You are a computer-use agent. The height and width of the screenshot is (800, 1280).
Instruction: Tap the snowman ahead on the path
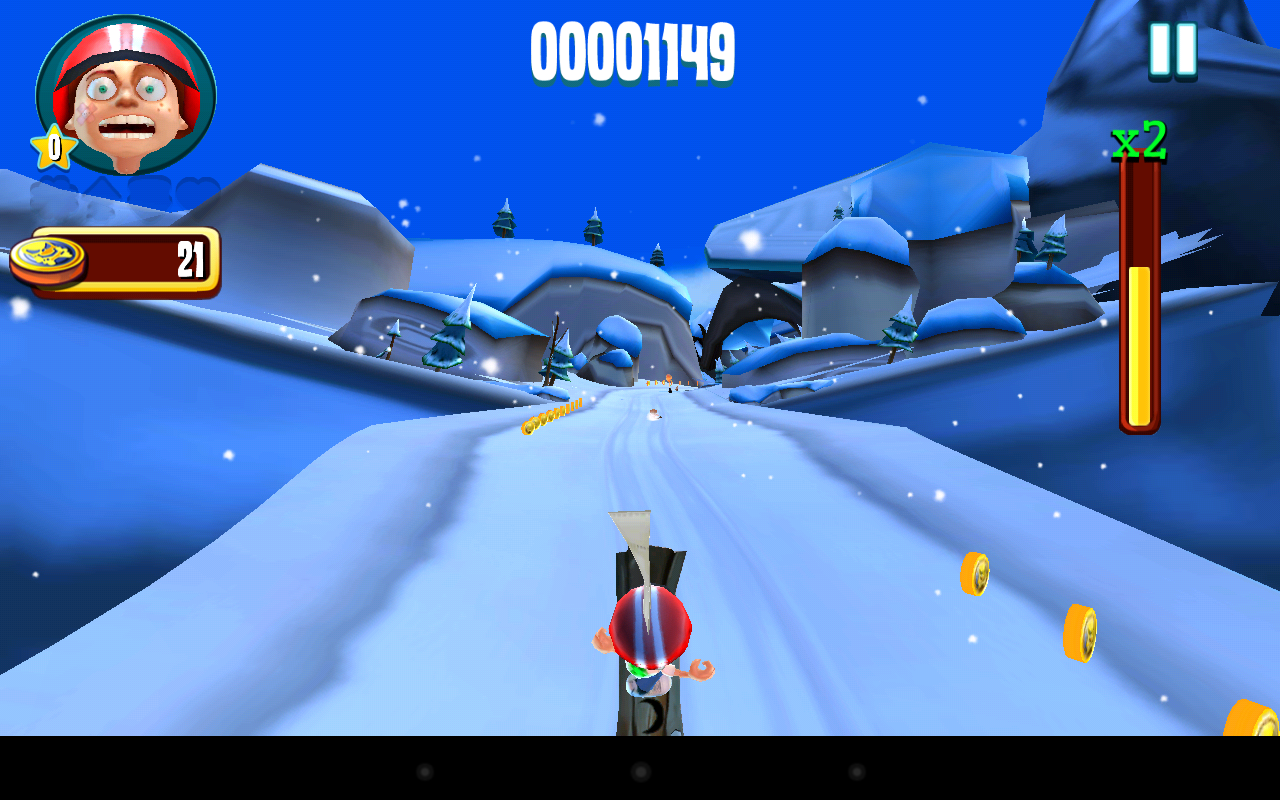click(x=652, y=415)
